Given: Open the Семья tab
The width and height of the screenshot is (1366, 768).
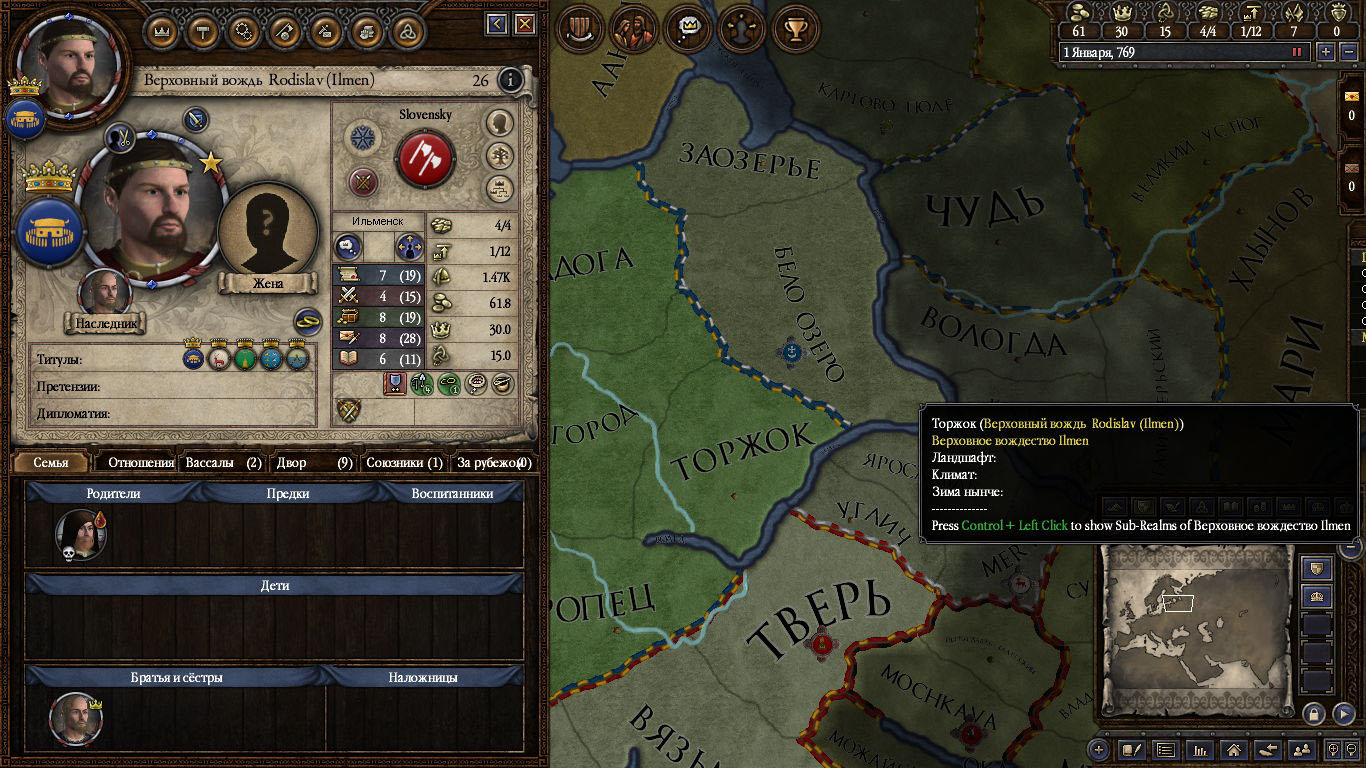Looking at the screenshot, I should (x=51, y=462).
